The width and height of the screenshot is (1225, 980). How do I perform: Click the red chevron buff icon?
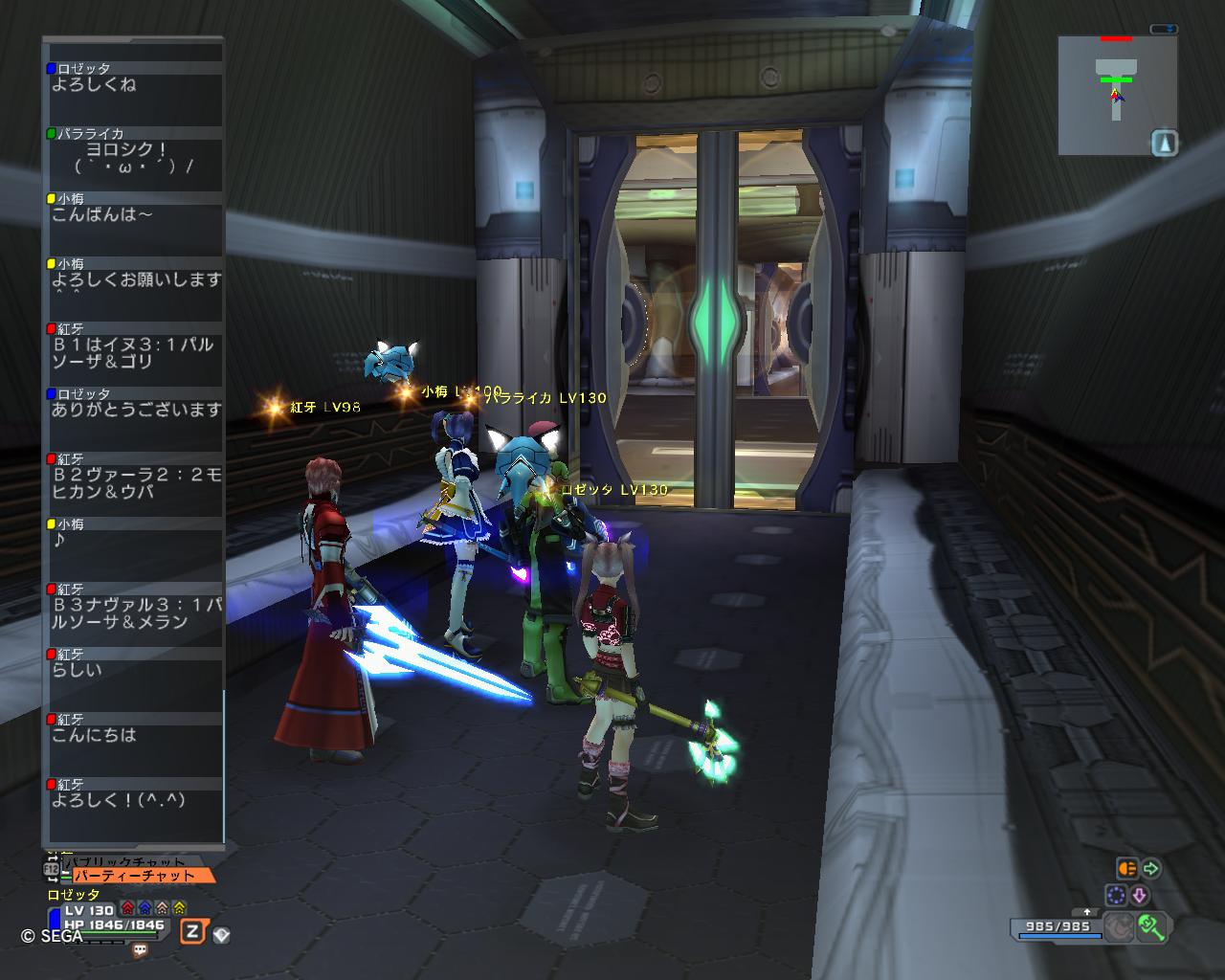pos(128,908)
